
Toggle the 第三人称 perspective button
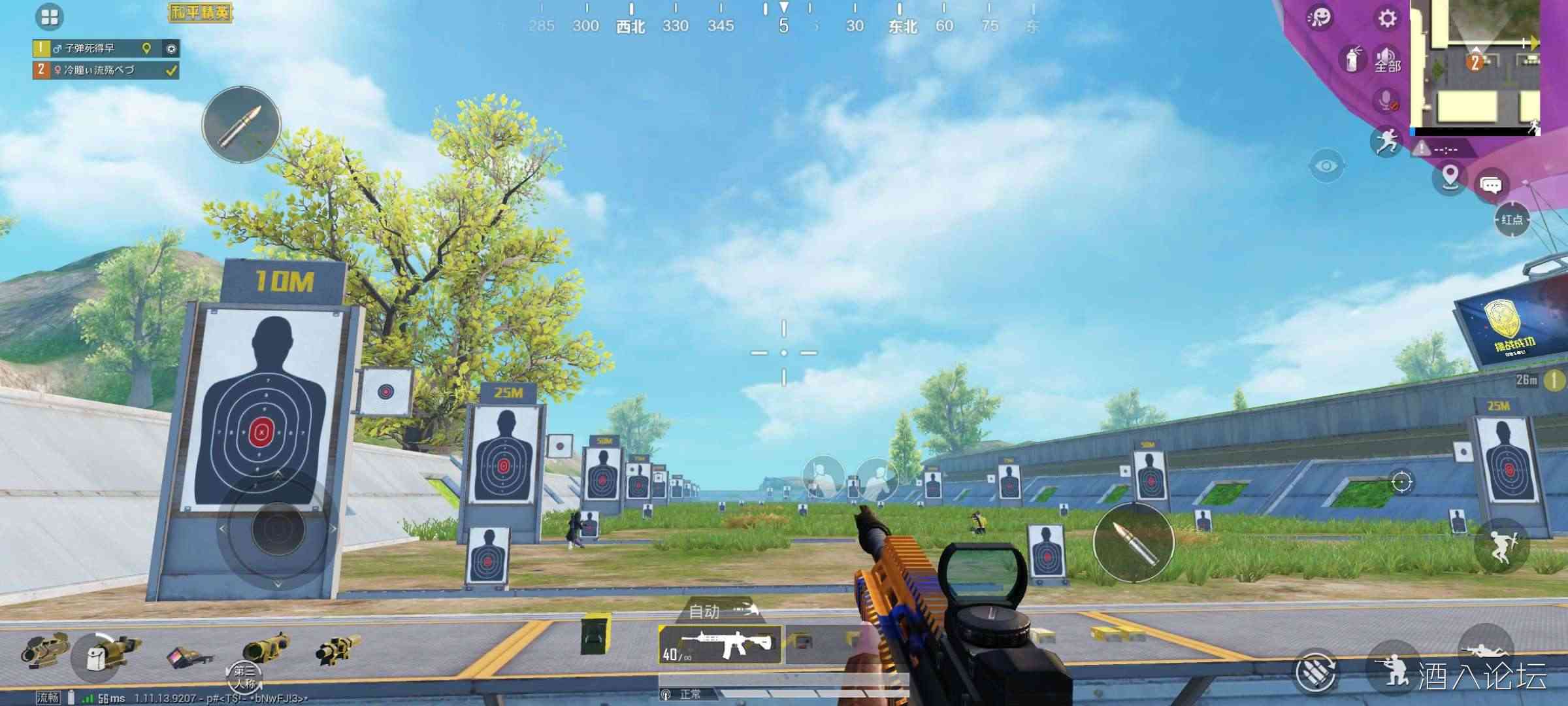tap(244, 677)
